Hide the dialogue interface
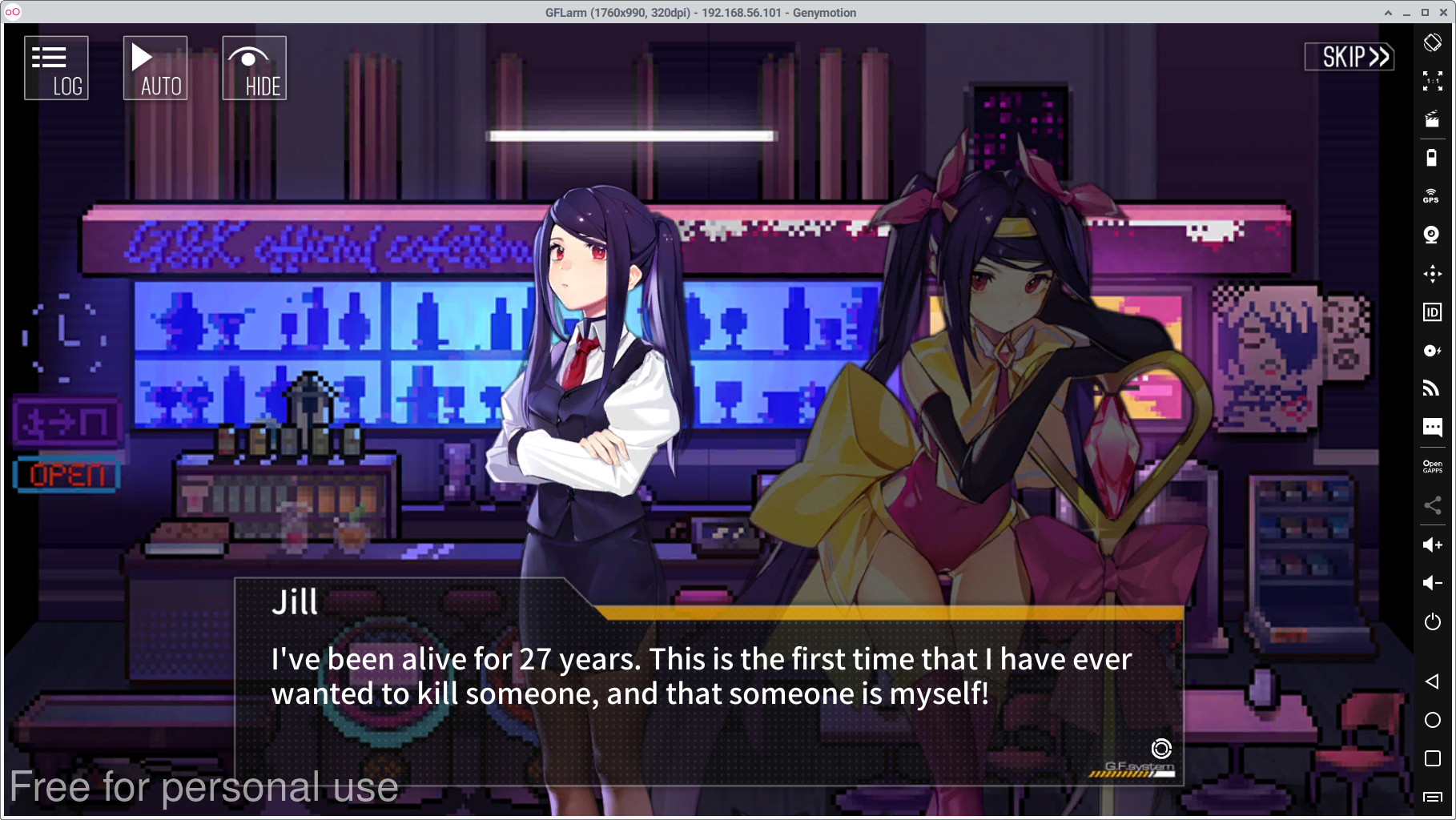This screenshot has width=1456, height=820. 254,68
